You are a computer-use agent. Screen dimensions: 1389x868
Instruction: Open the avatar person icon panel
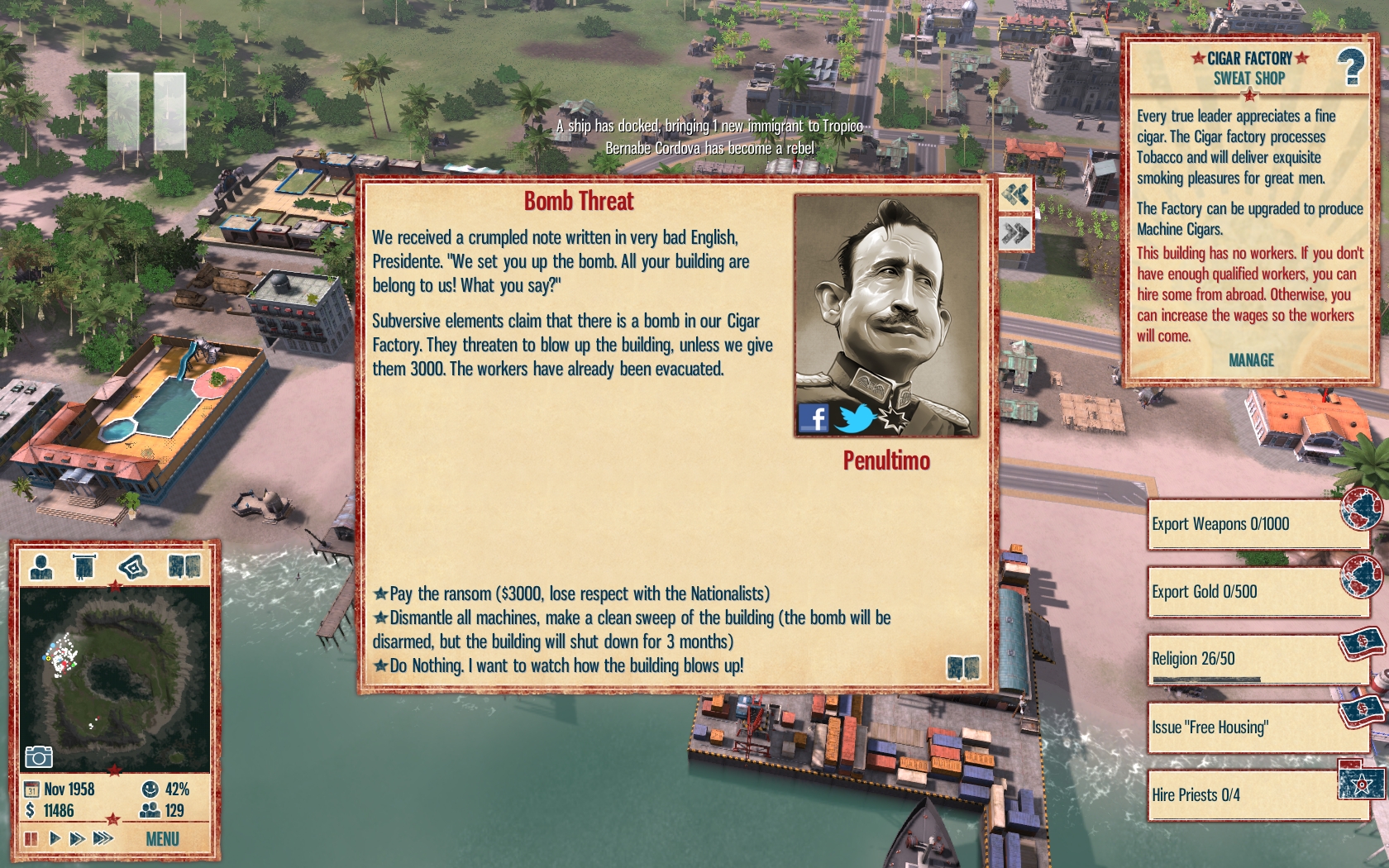pyautogui.click(x=41, y=567)
